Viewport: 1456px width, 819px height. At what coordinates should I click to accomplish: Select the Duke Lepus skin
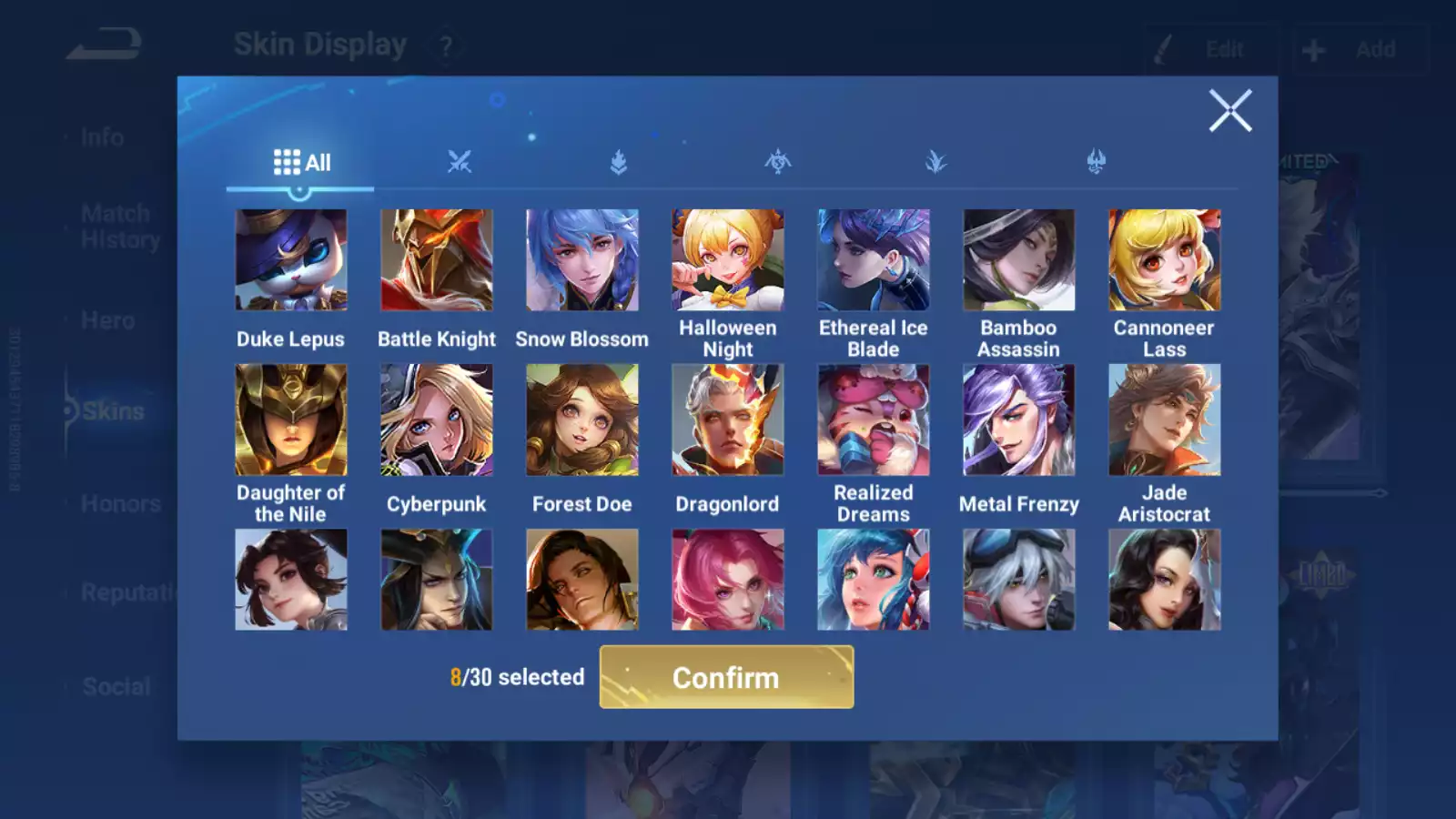tap(290, 261)
